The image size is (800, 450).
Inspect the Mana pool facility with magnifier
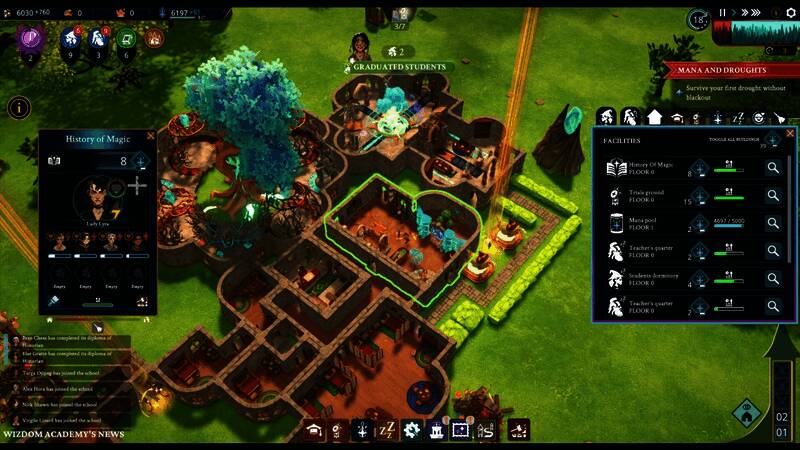(773, 224)
